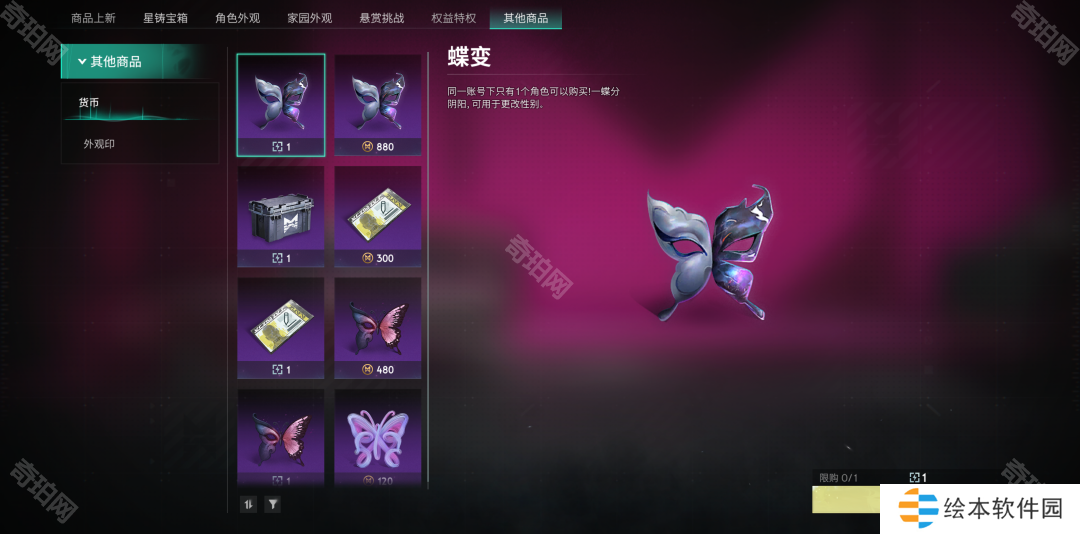
Task: Open the 星铸宝箱 tab
Action: (x=165, y=18)
